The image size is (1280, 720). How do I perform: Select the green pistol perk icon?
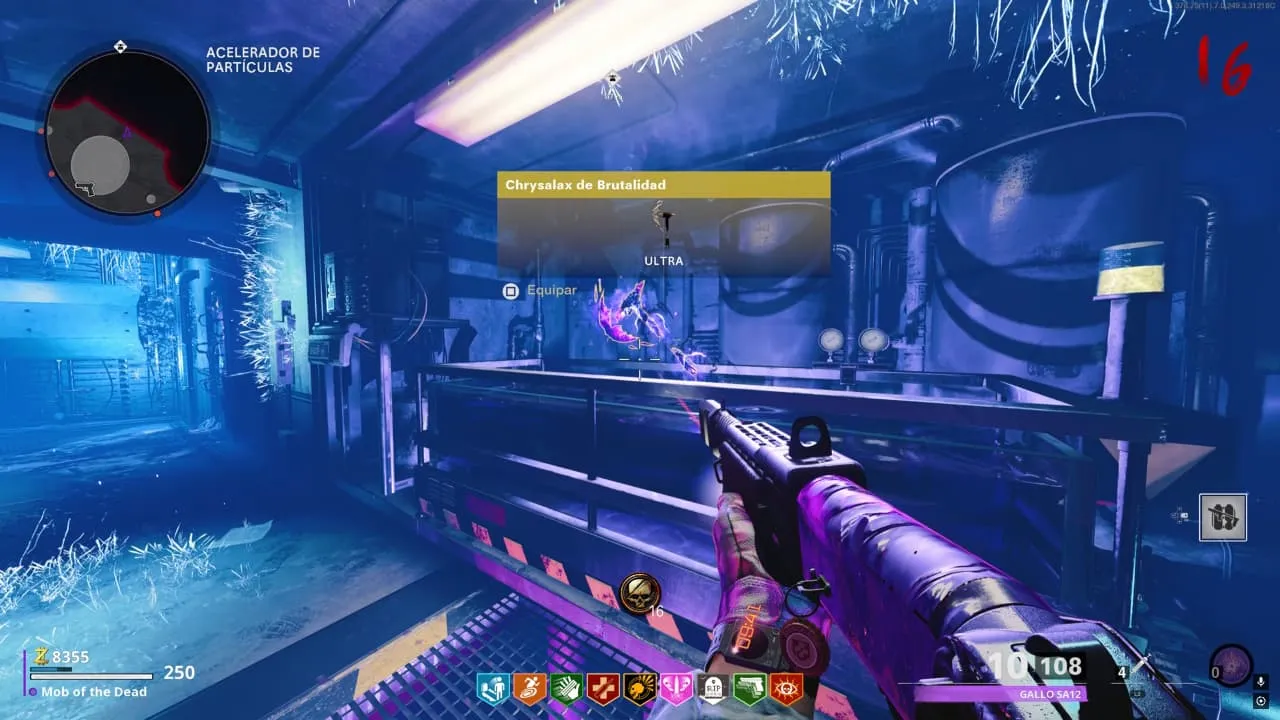click(x=750, y=689)
